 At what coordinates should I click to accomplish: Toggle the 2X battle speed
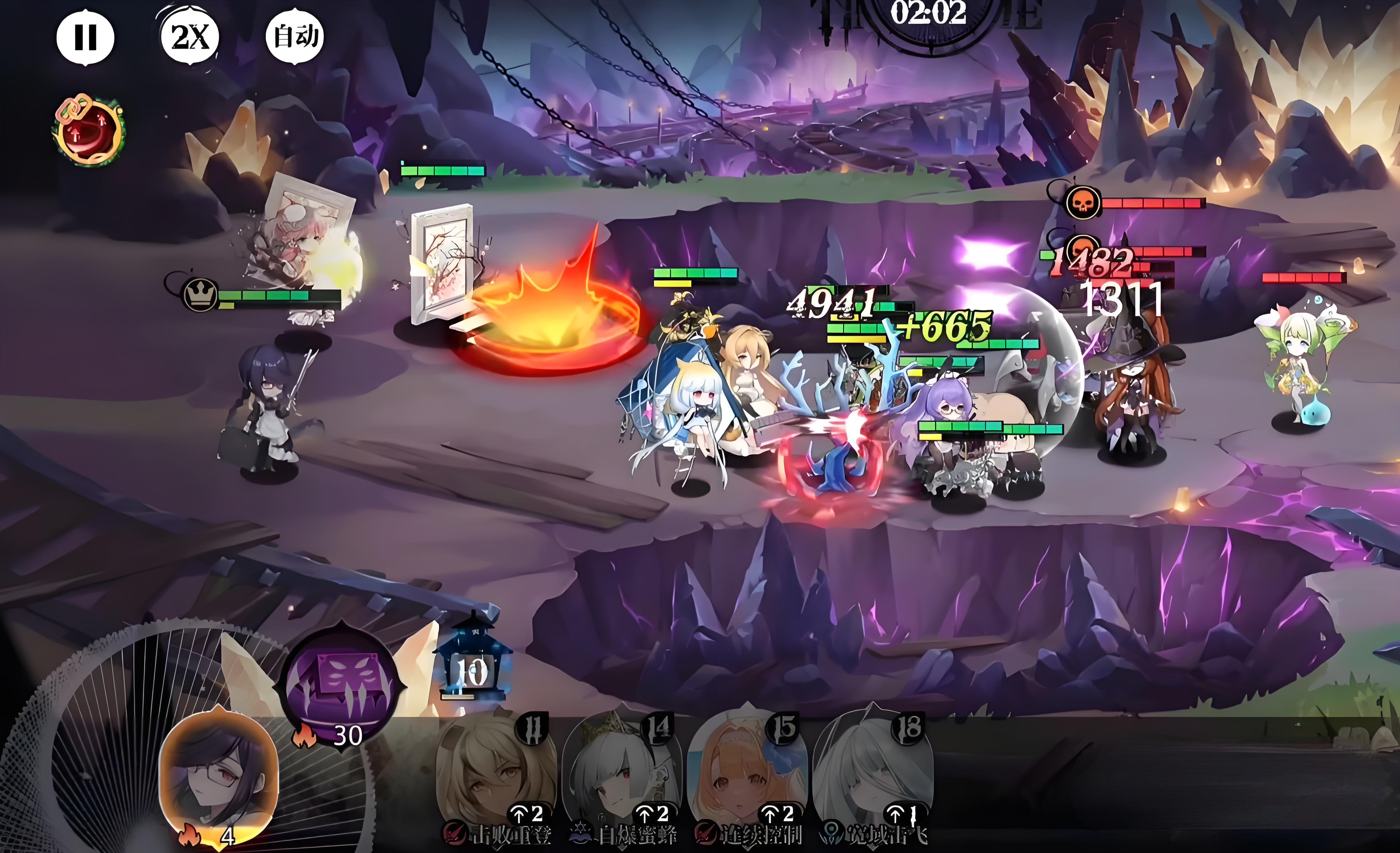(190, 37)
